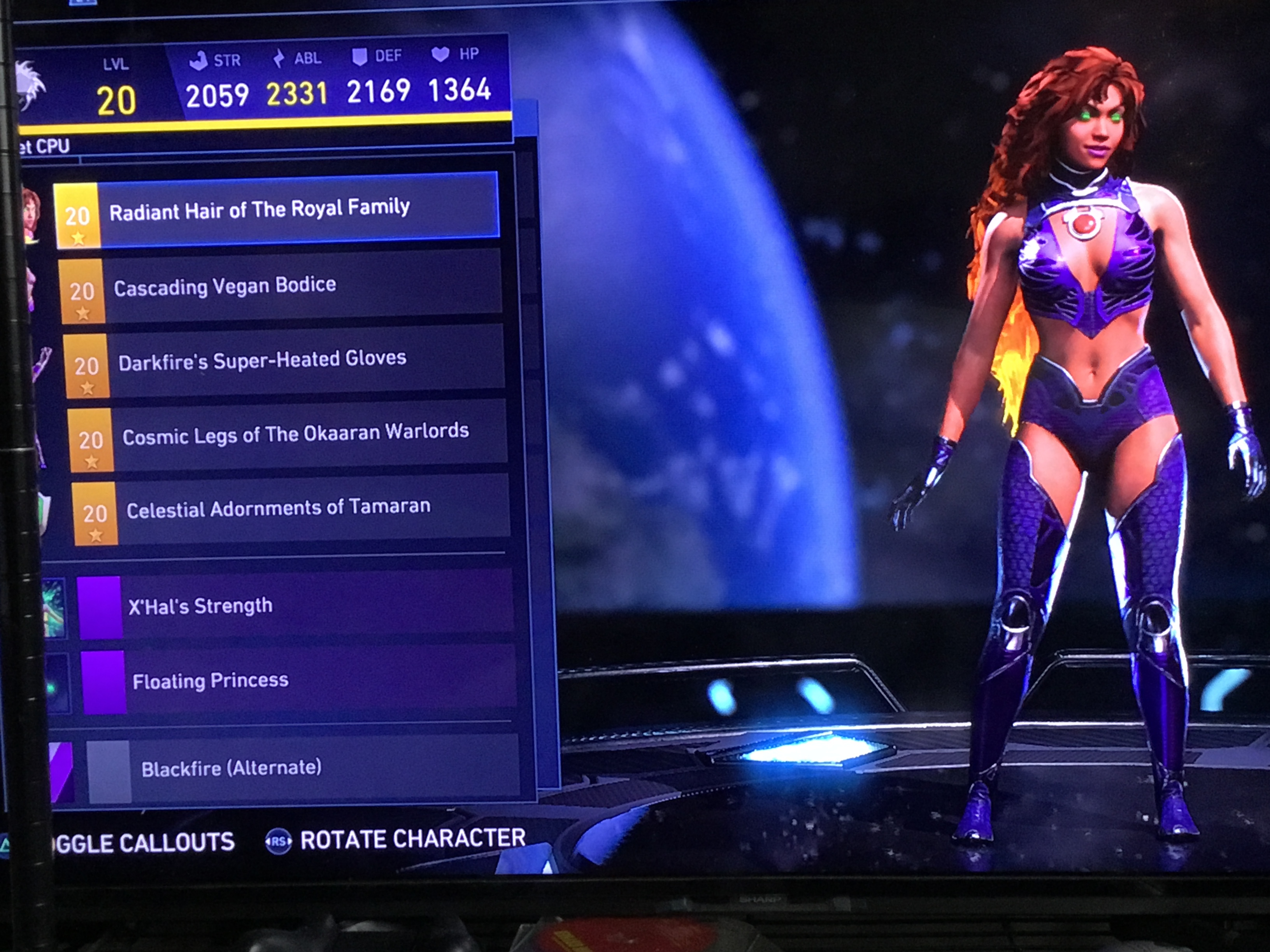Choose the Floating Princess ability
The image size is (1270, 952).
click(298, 681)
